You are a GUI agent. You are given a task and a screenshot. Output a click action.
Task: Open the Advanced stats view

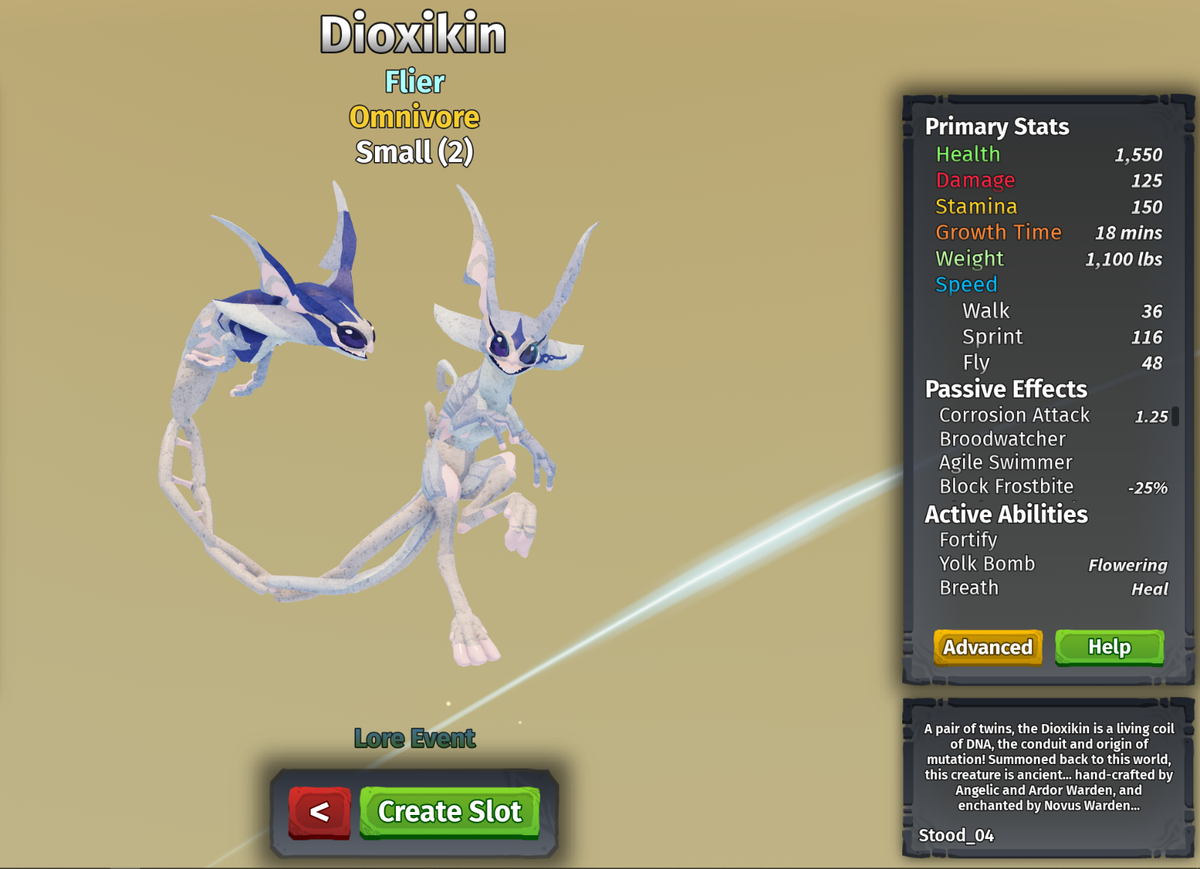coord(987,647)
